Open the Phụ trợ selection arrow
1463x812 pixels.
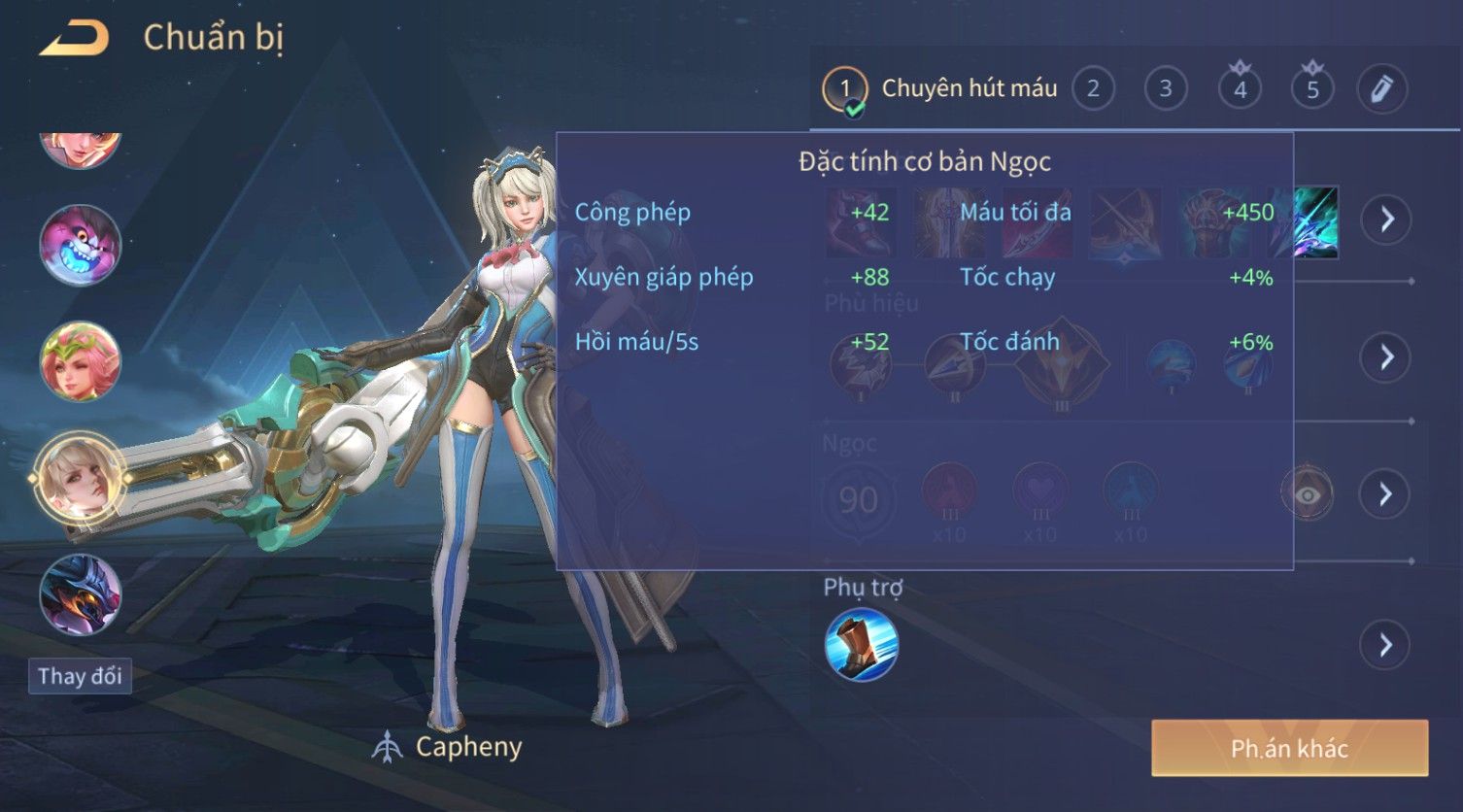click(1386, 645)
